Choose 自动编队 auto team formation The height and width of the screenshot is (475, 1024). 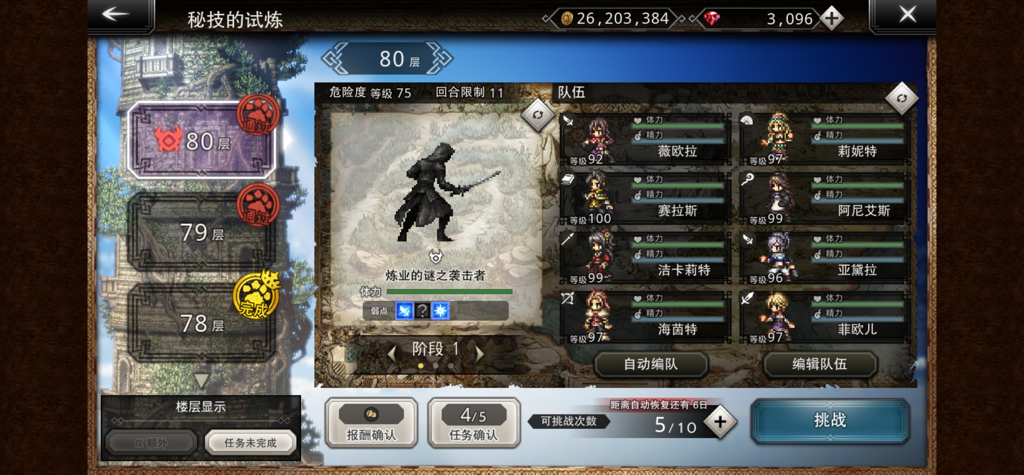tap(651, 364)
